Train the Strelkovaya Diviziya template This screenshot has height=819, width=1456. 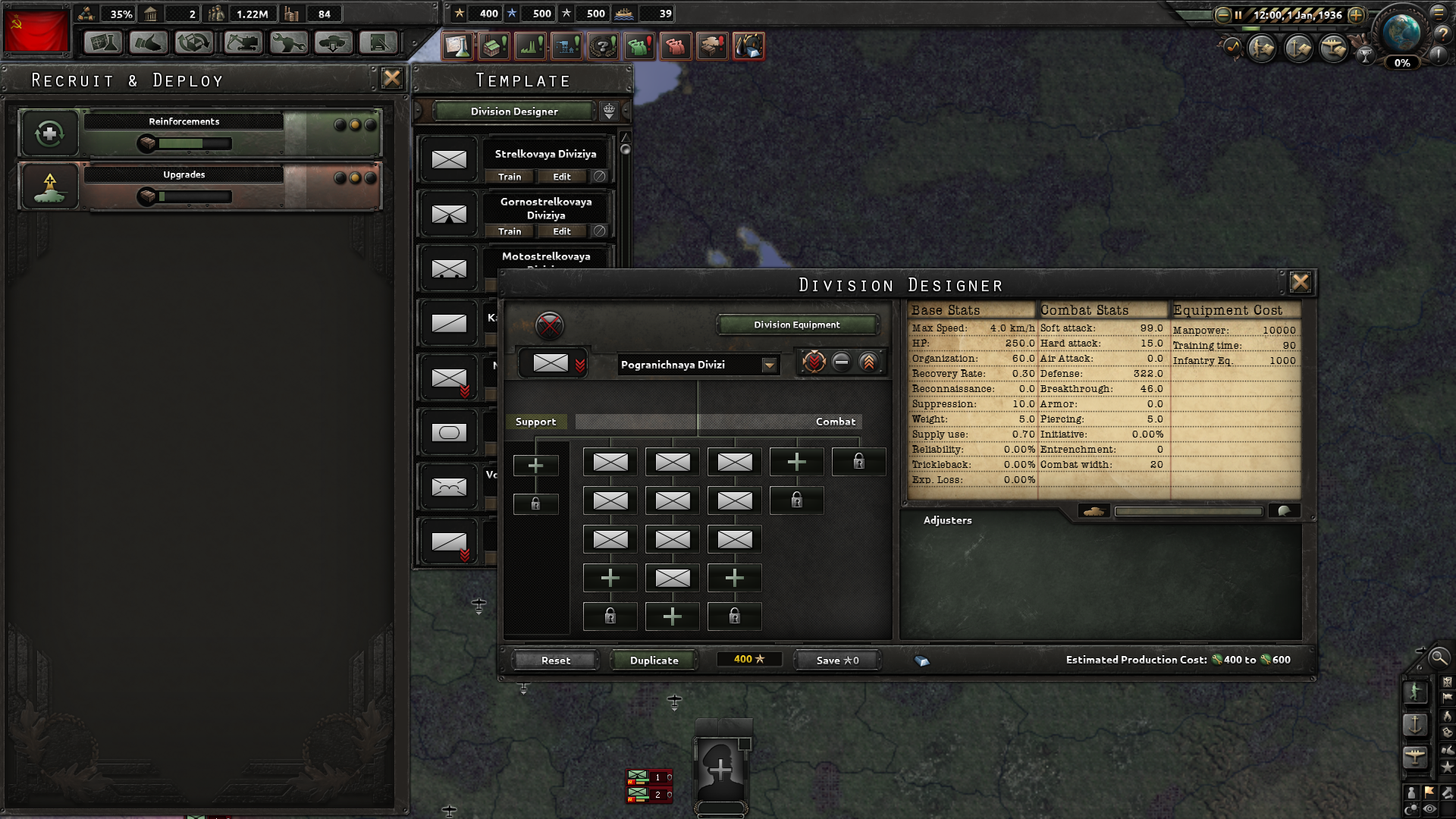509,177
